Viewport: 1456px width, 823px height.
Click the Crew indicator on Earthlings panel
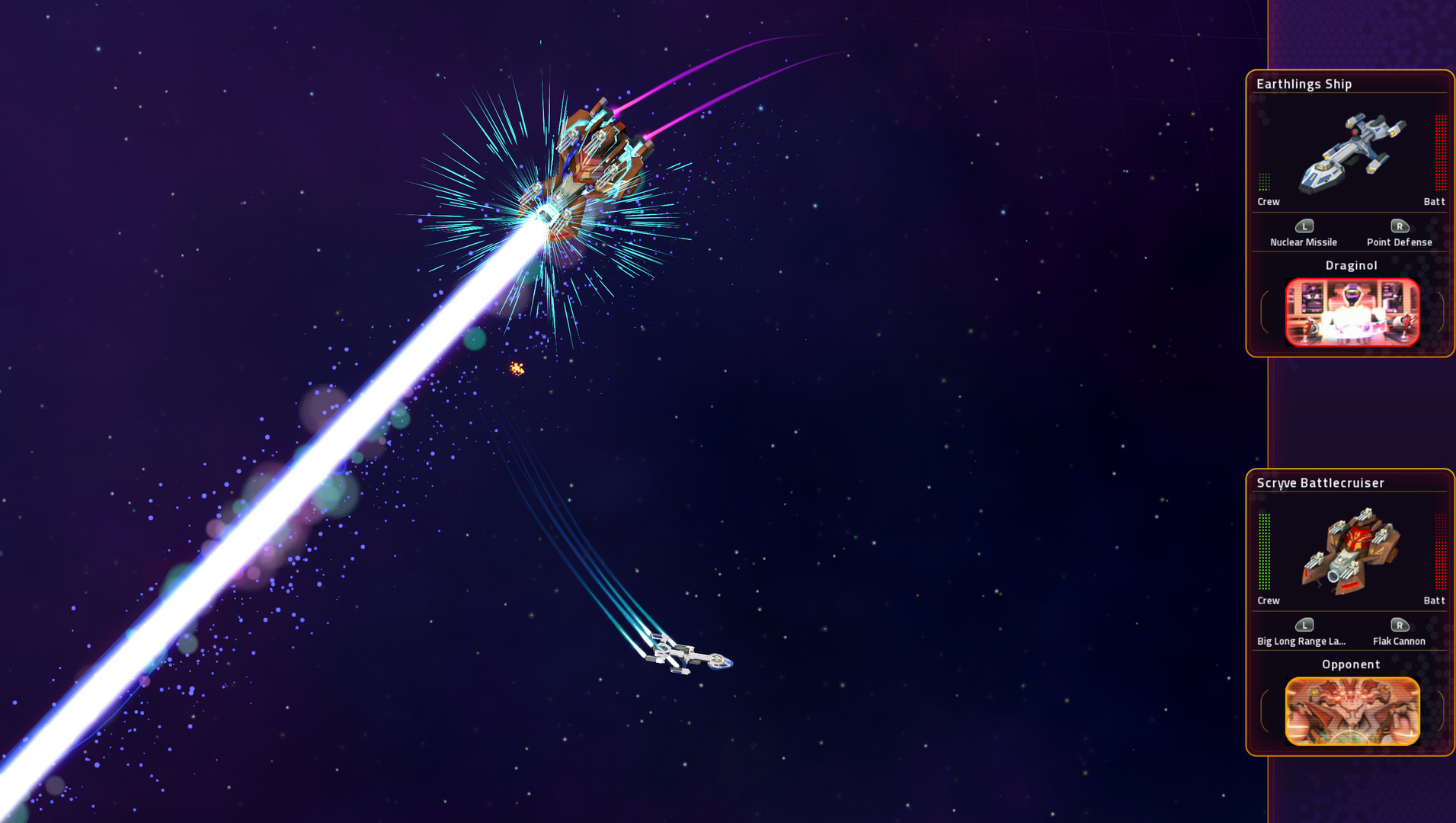(1267, 202)
